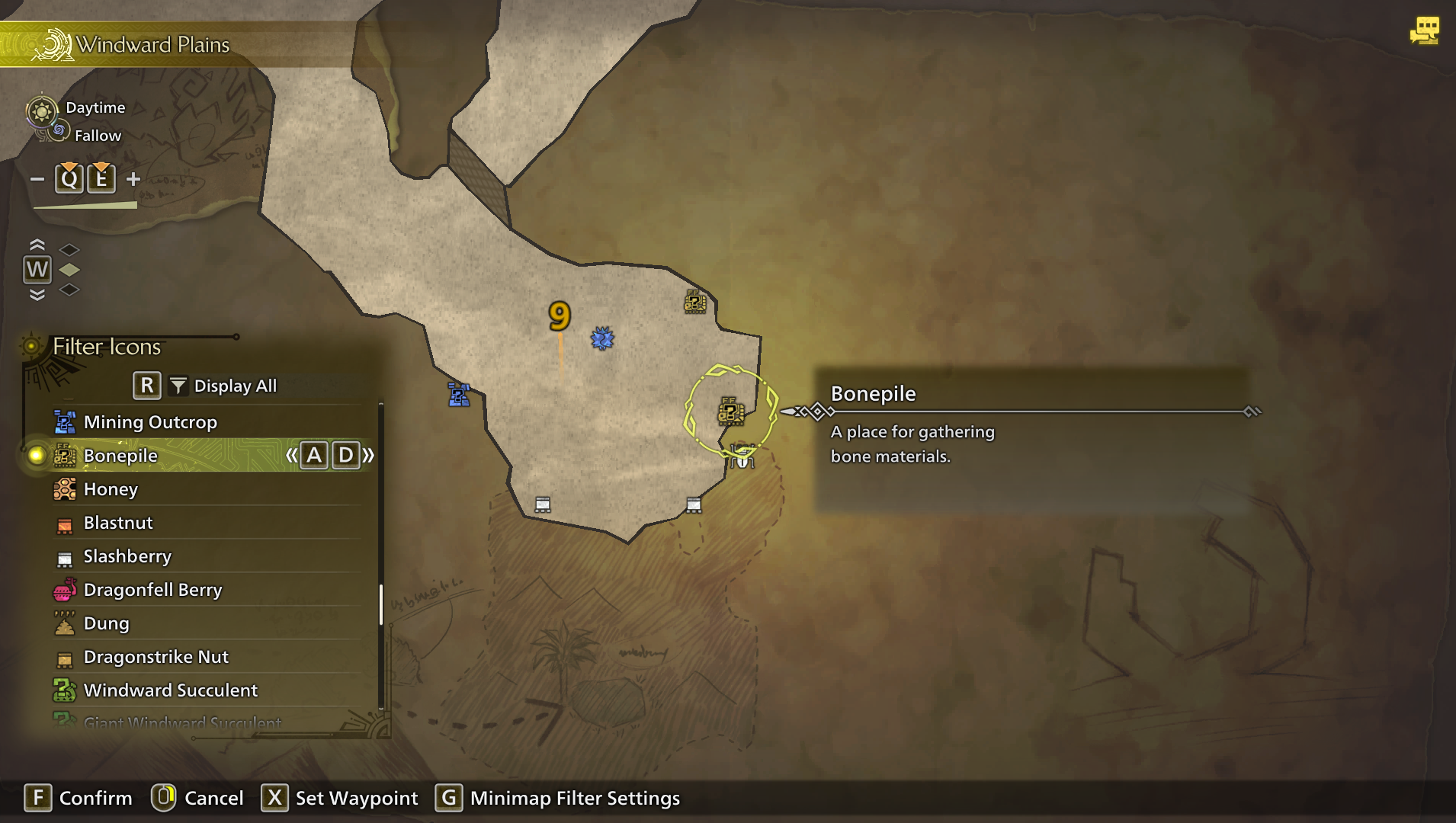Click the Set Waypoint option
This screenshot has height=823, width=1456.
click(x=356, y=798)
